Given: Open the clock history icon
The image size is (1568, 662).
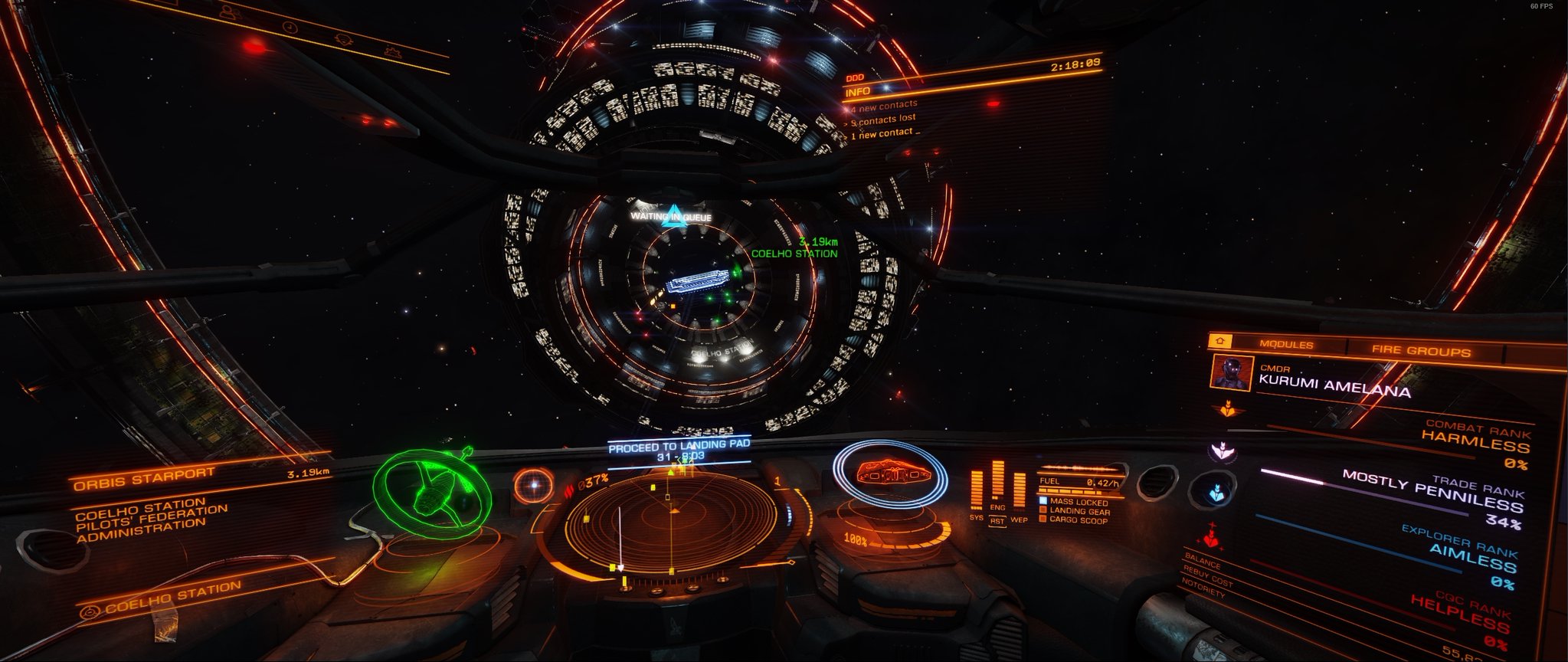Looking at the screenshot, I should tap(290, 27).
